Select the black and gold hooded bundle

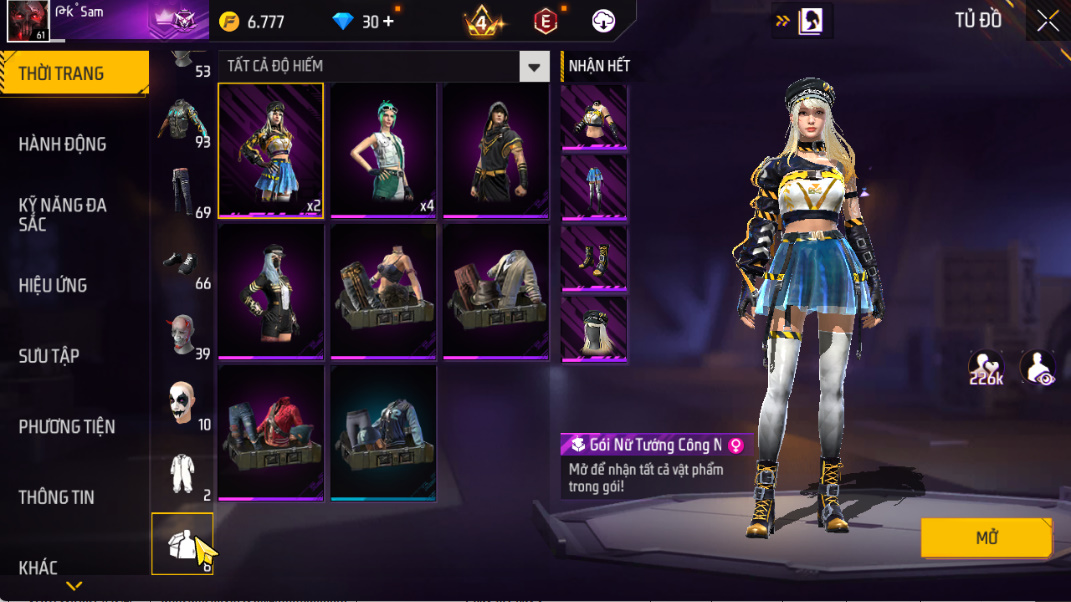(x=496, y=150)
